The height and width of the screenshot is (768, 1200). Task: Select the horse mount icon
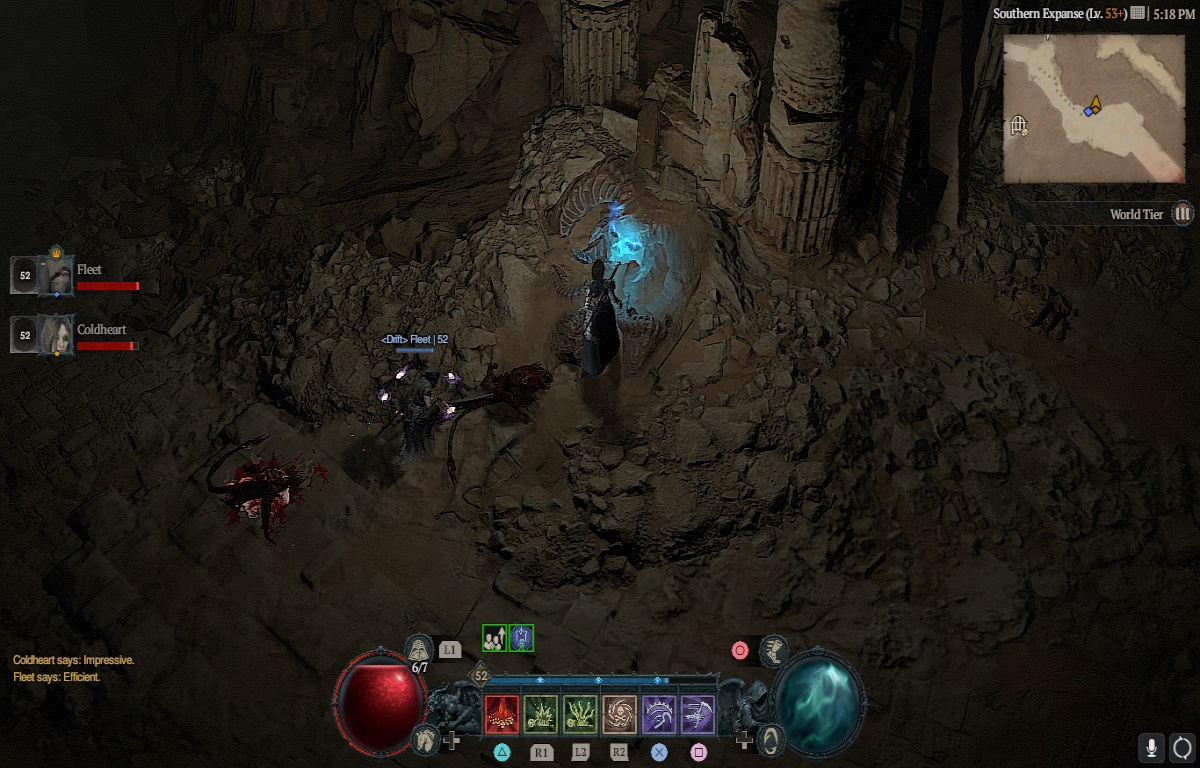point(425,740)
